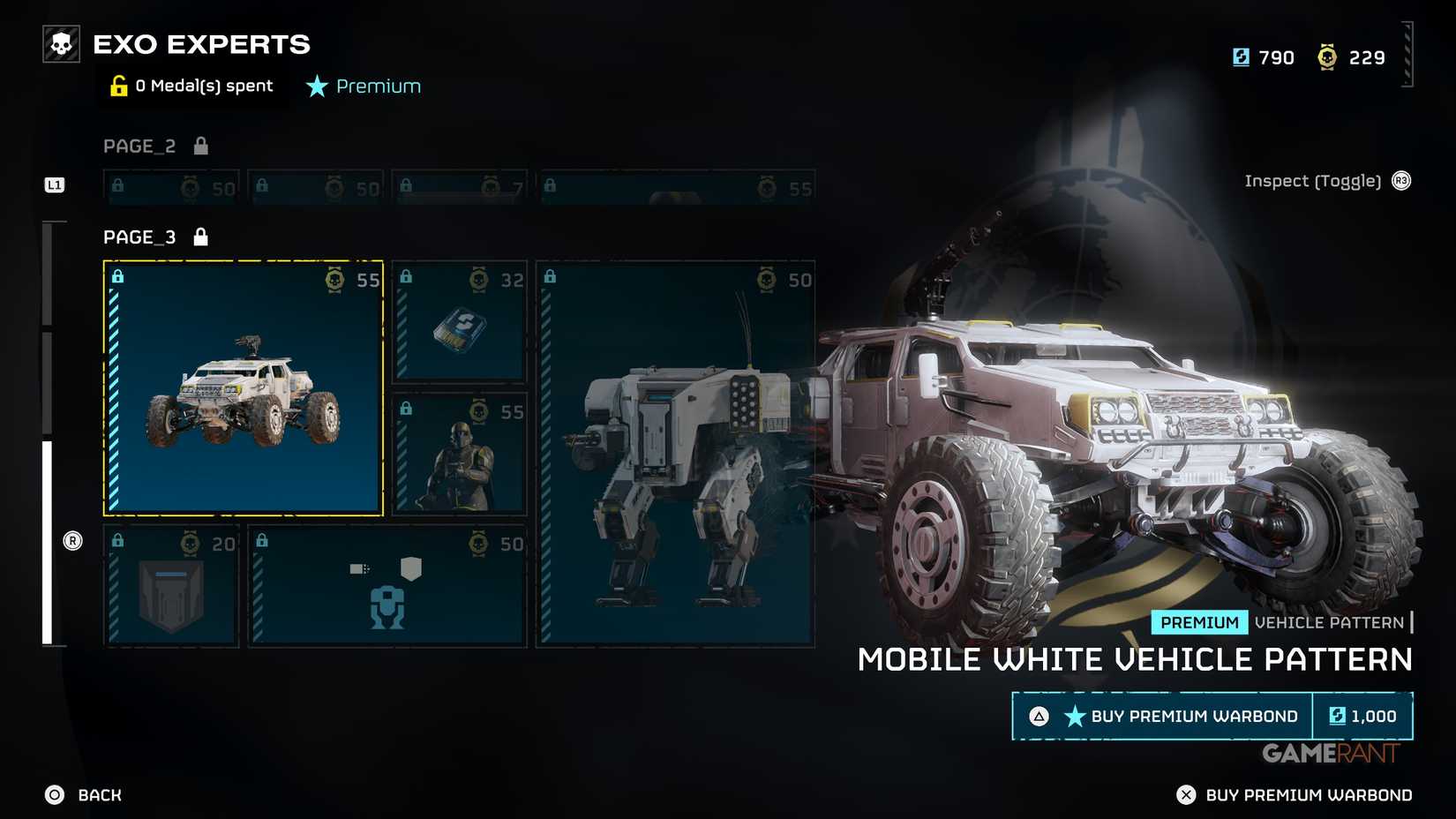This screenshot has width=1456, height=819.
Task: Click the EXO EXPERTS skull emblem
Action: pyautogui.click(x=60, y=43)
